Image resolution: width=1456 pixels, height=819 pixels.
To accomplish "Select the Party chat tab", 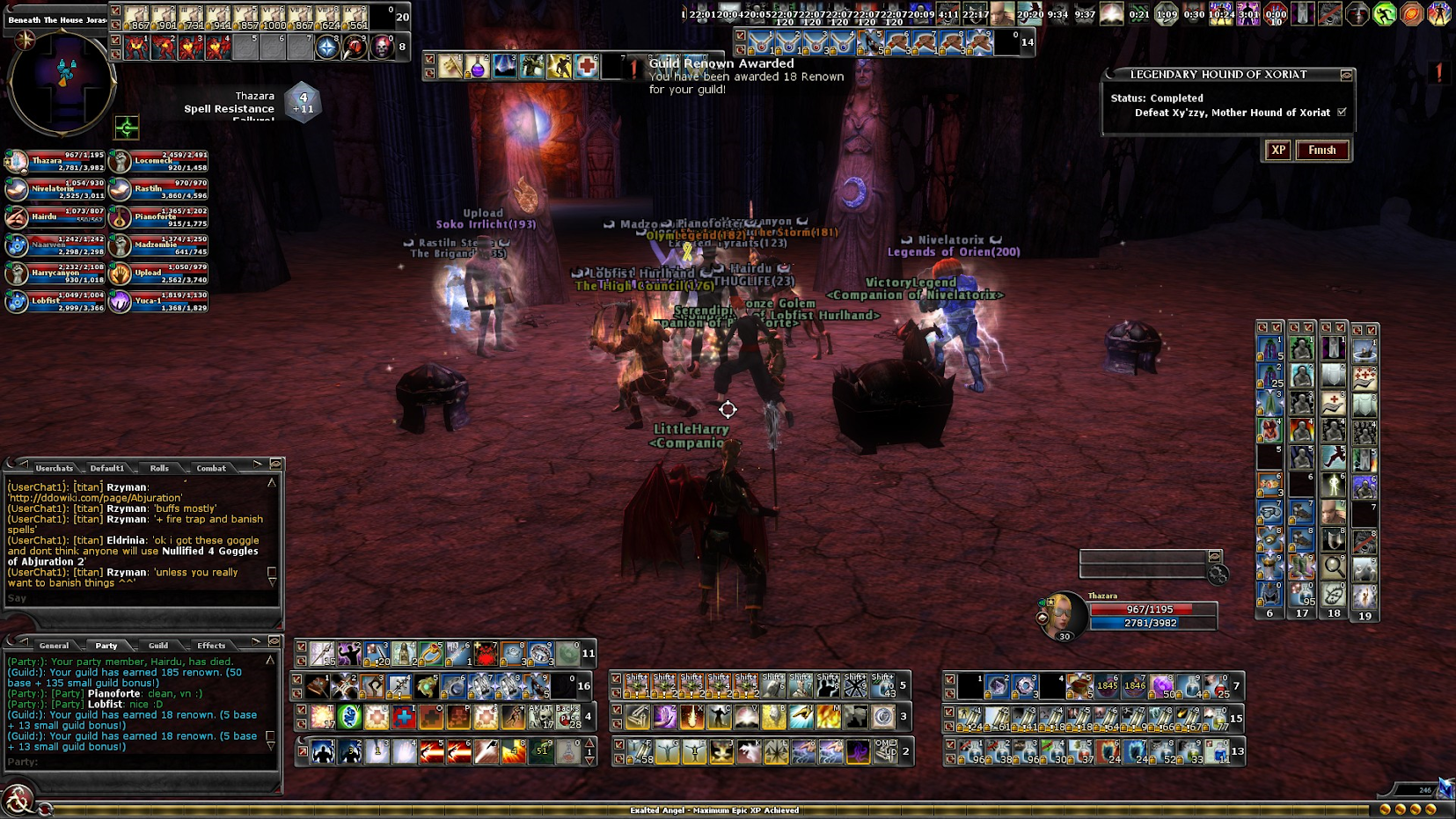I will coord(106,646).
